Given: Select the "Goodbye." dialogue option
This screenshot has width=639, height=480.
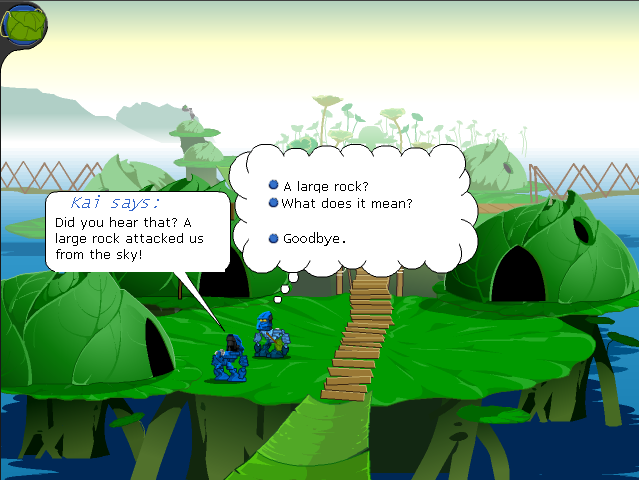Looking at the screenshot, I should pos(314,239).
